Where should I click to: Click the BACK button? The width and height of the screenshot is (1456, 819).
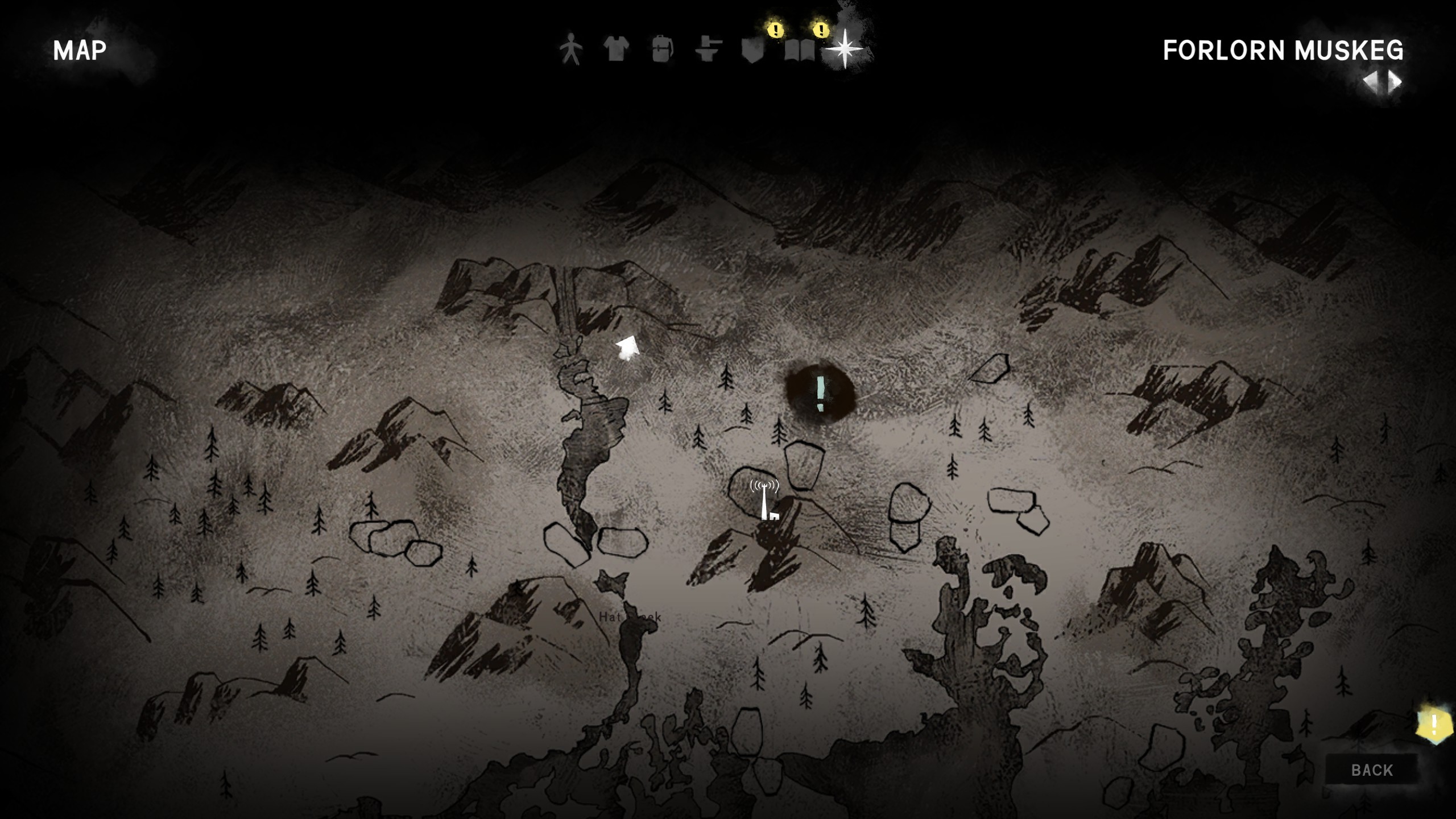click(x=1372, y=770)
